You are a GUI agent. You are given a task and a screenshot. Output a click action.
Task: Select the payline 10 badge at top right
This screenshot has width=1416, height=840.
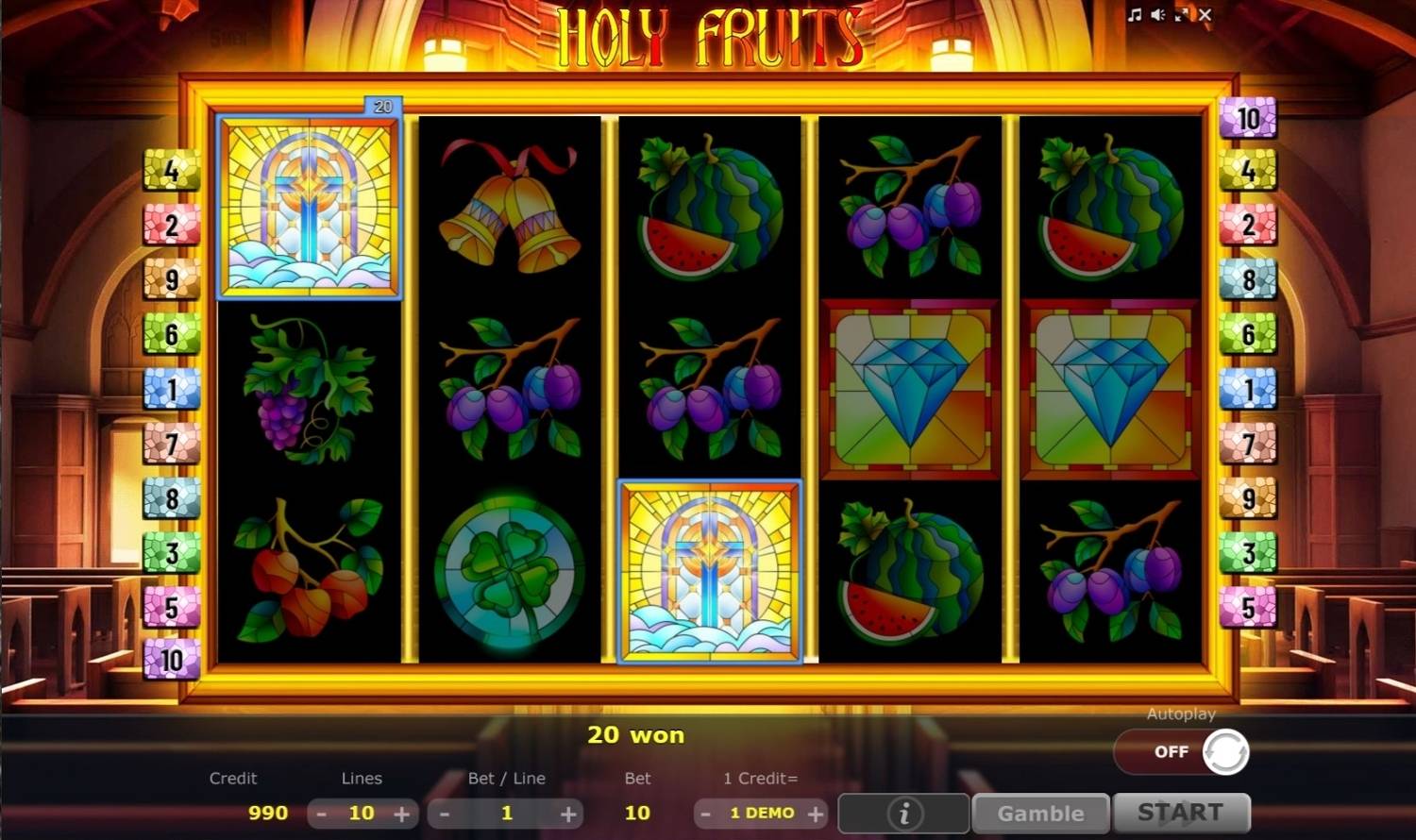[1248, 117]
